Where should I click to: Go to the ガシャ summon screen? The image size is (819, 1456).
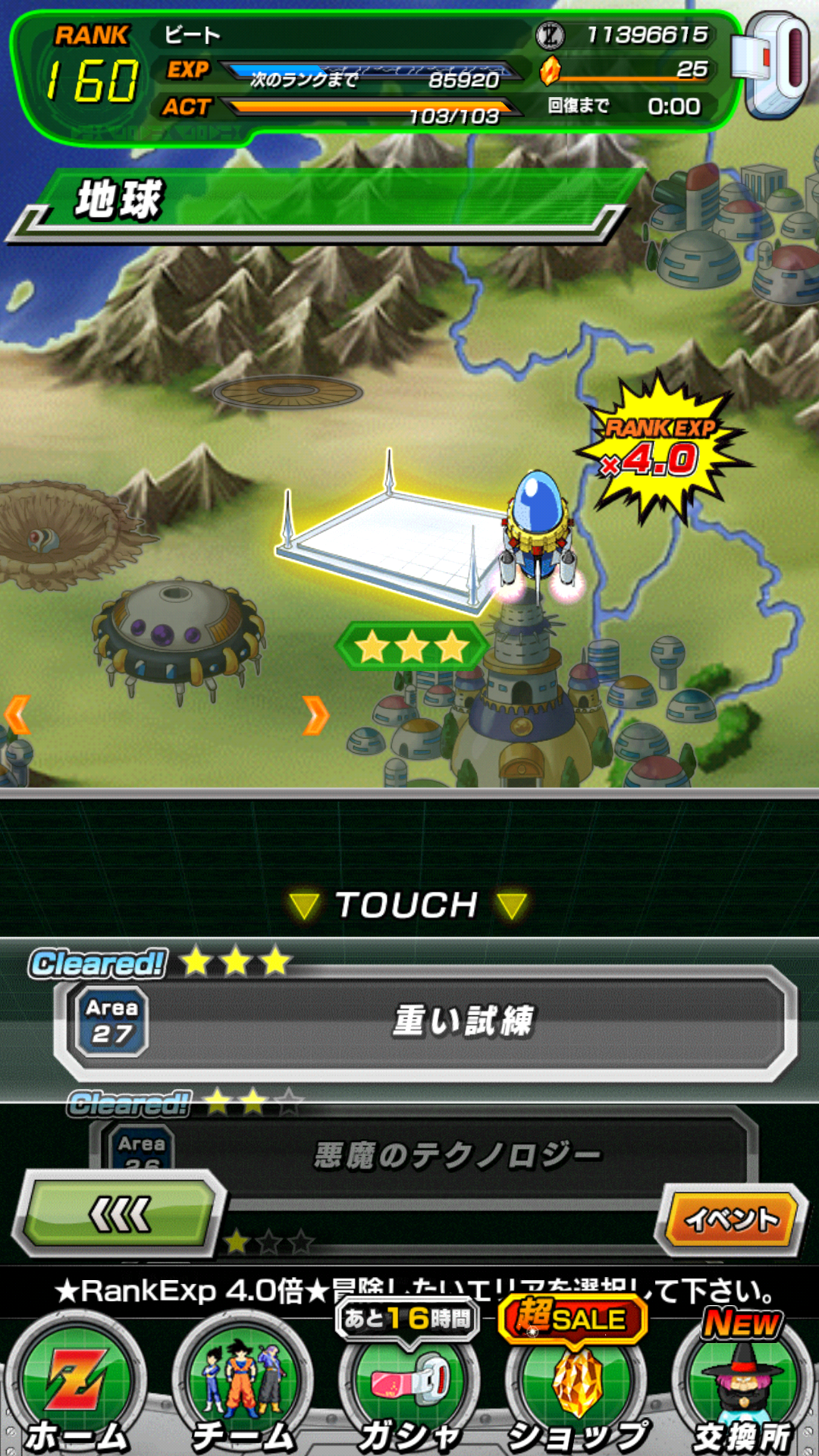click(x=409, y=1392)
